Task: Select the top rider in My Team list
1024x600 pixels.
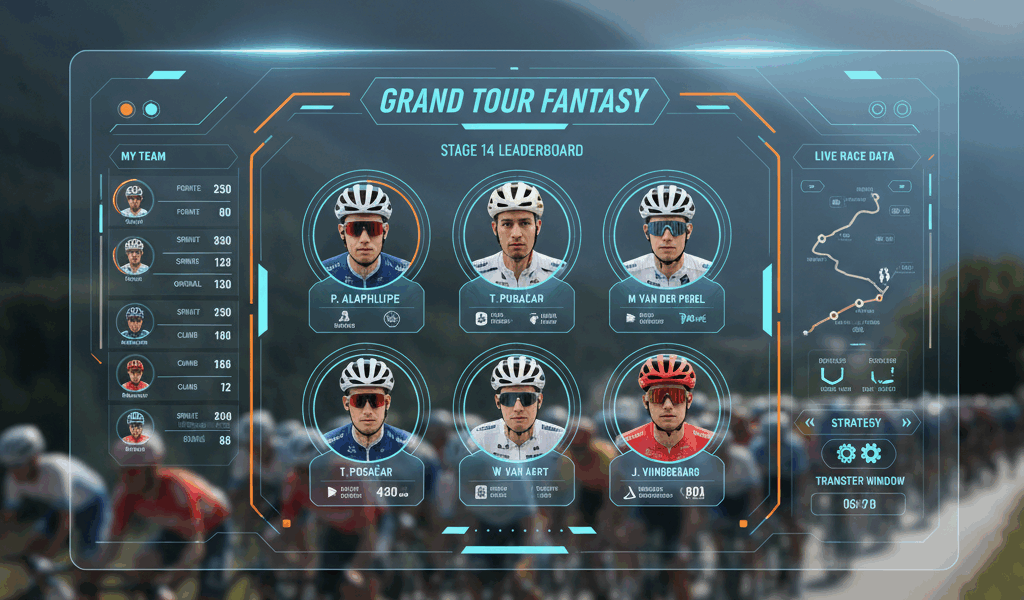Action: [x=134, y=198]
